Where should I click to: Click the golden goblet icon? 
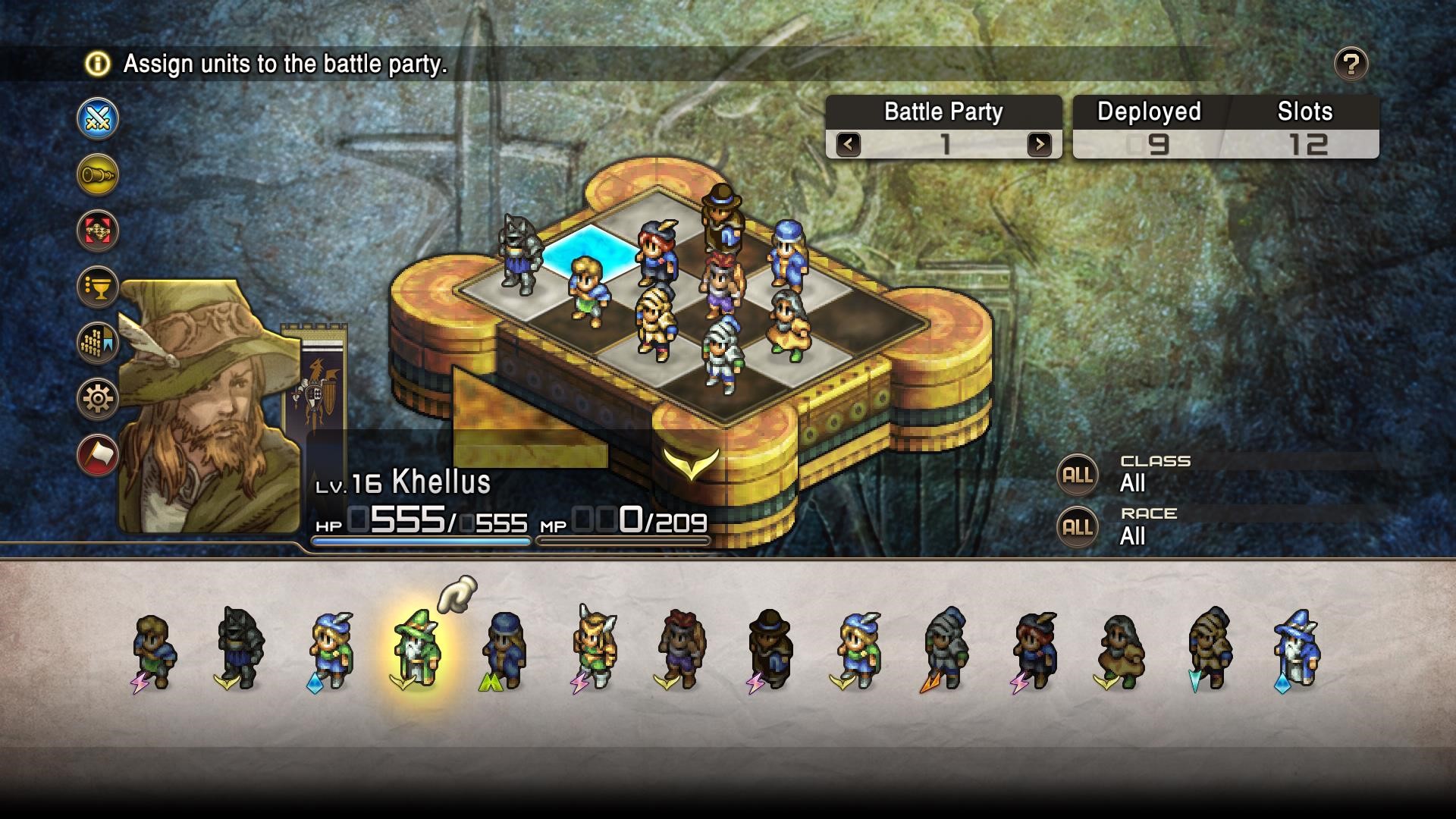(98, 287)
